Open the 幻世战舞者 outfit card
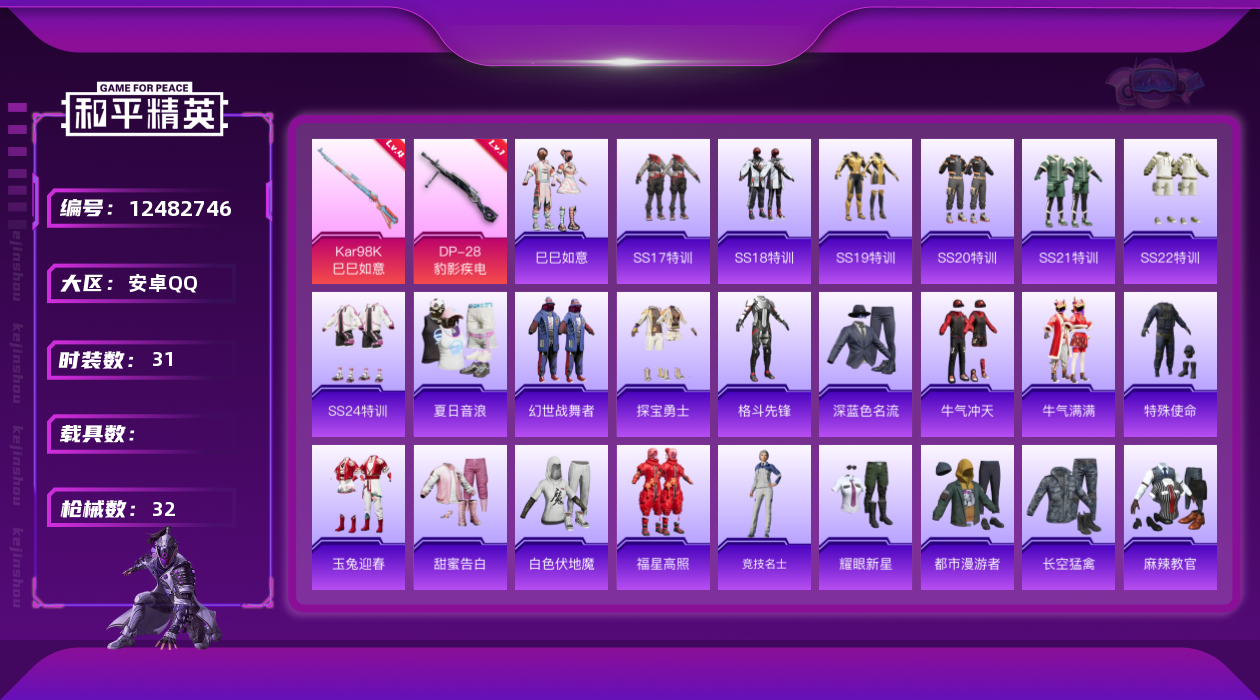The height and width of the screenshot is (700, 1260). (x=561, y=364)
